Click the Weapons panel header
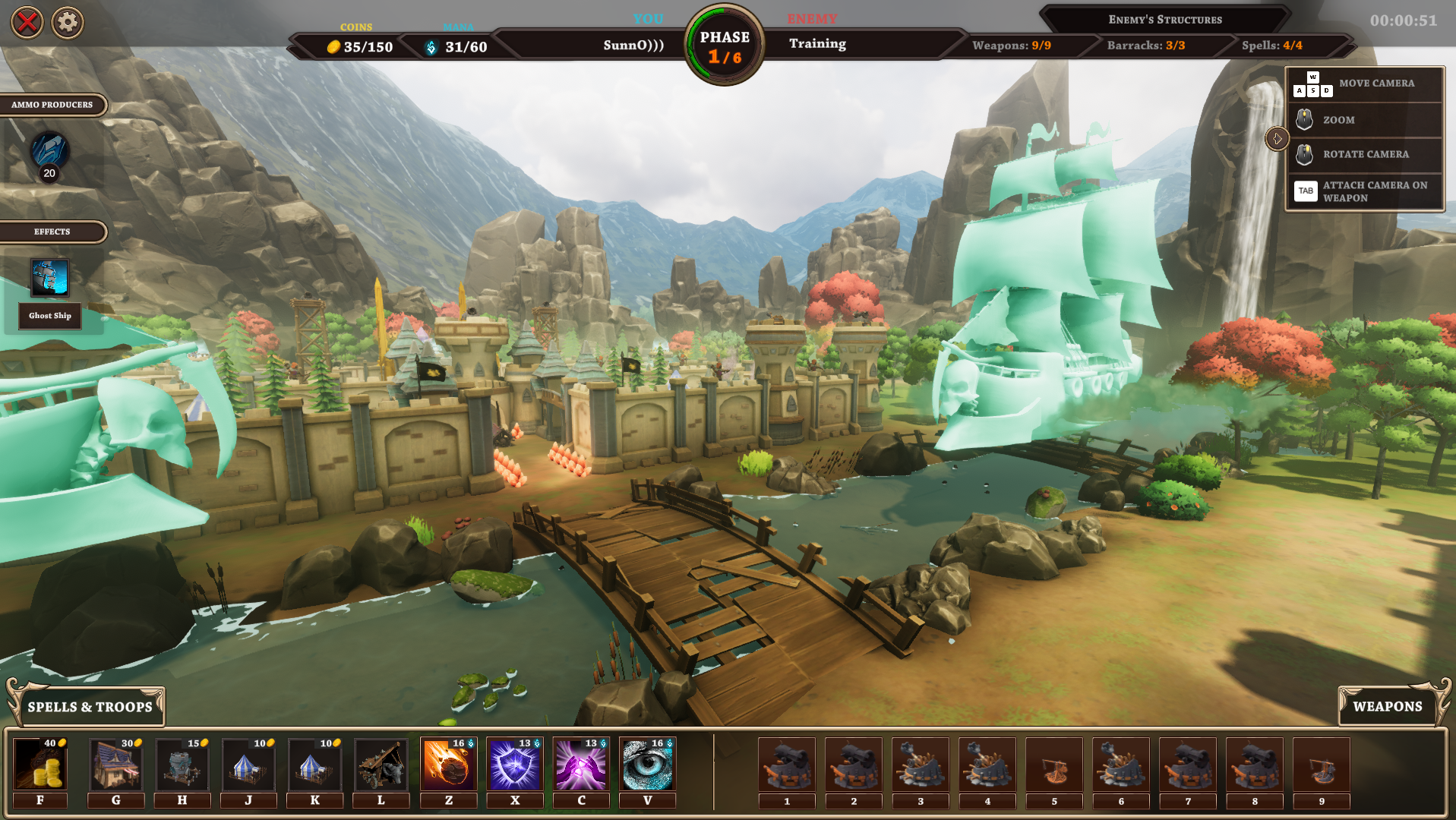This screenshot has height=820, width=1456. point(1387,706)
